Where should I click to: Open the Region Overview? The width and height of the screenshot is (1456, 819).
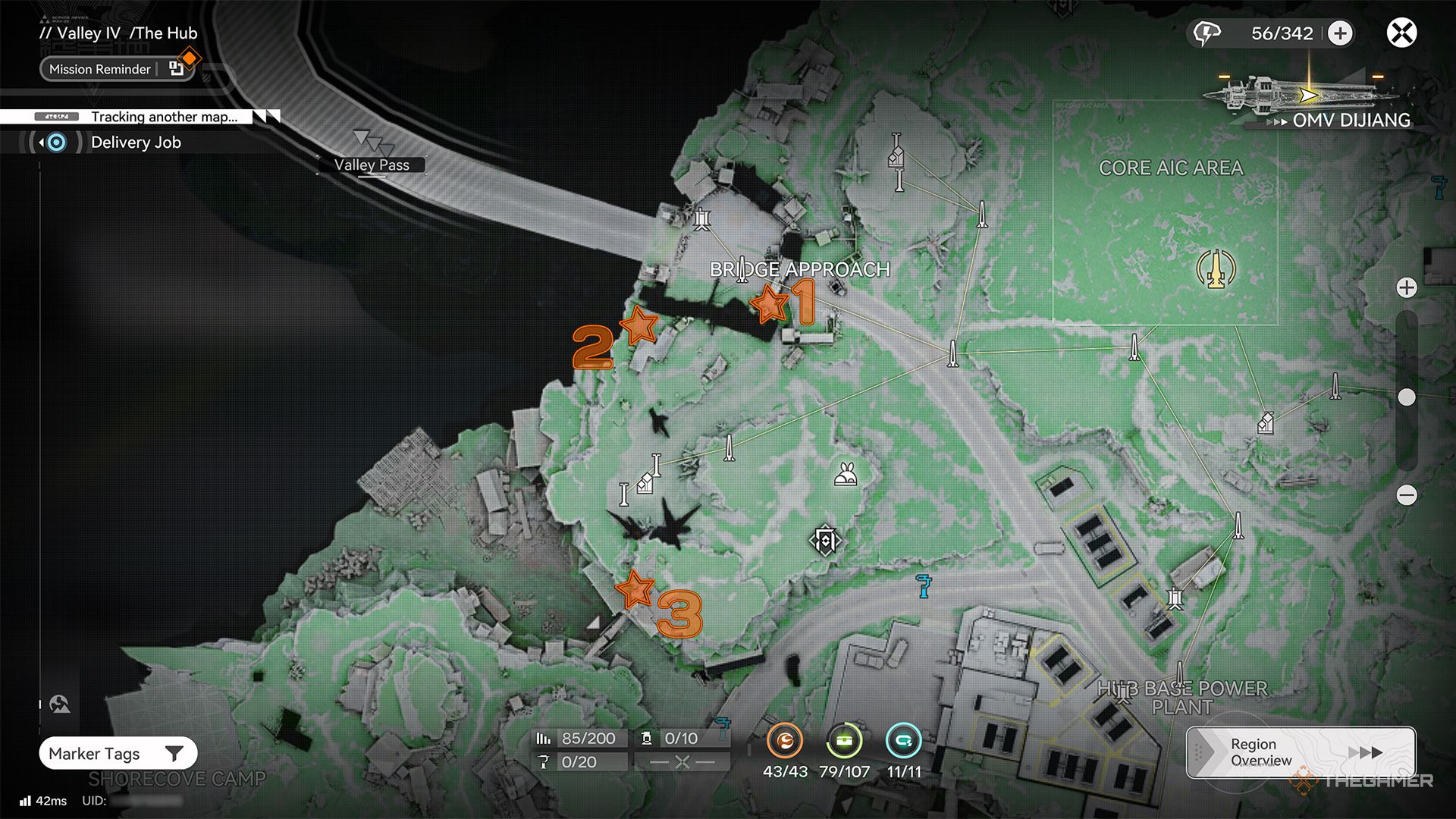coord(1300,752)
